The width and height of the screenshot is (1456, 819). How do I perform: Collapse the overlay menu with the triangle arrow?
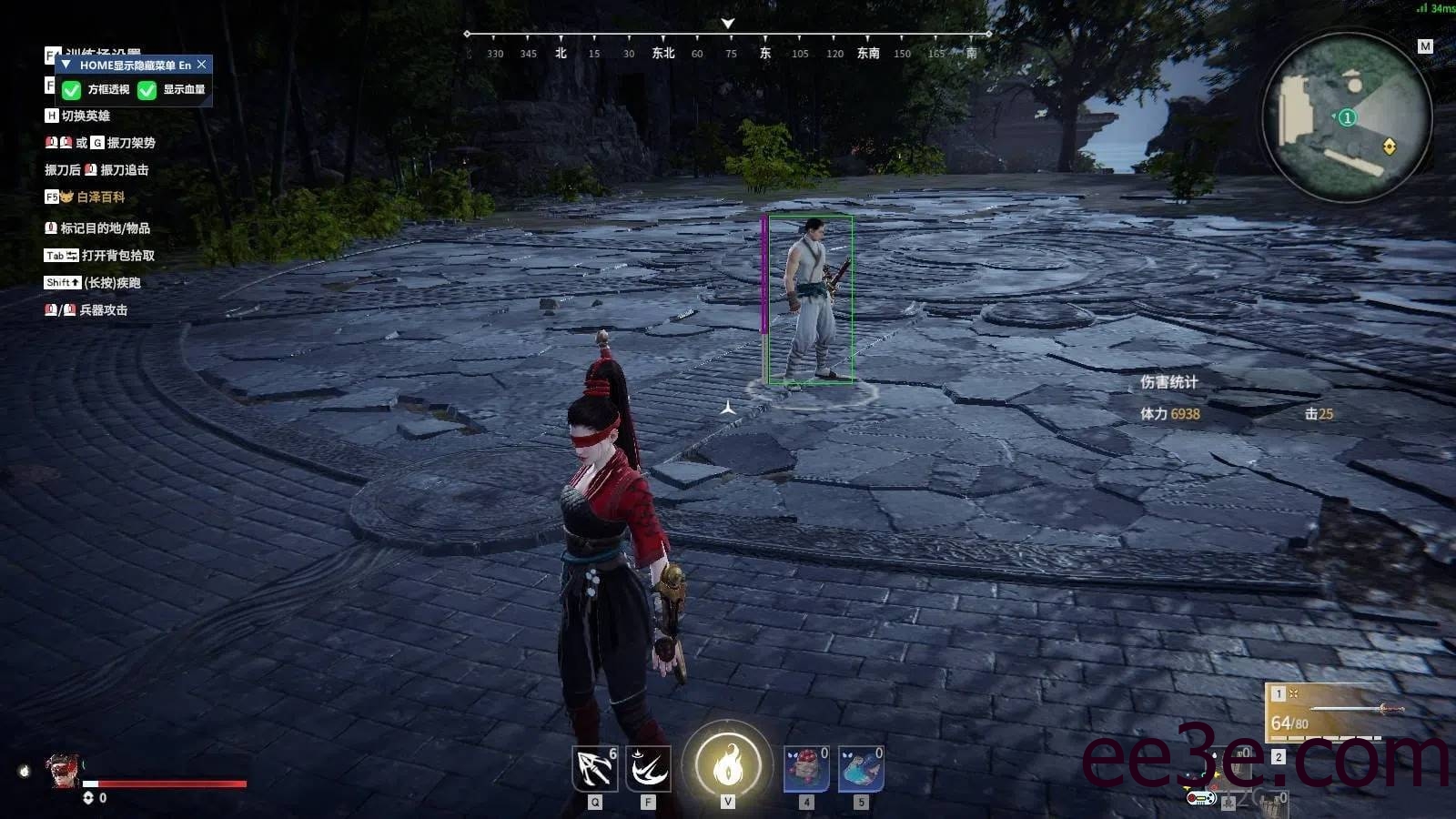[x=66, y=65]
